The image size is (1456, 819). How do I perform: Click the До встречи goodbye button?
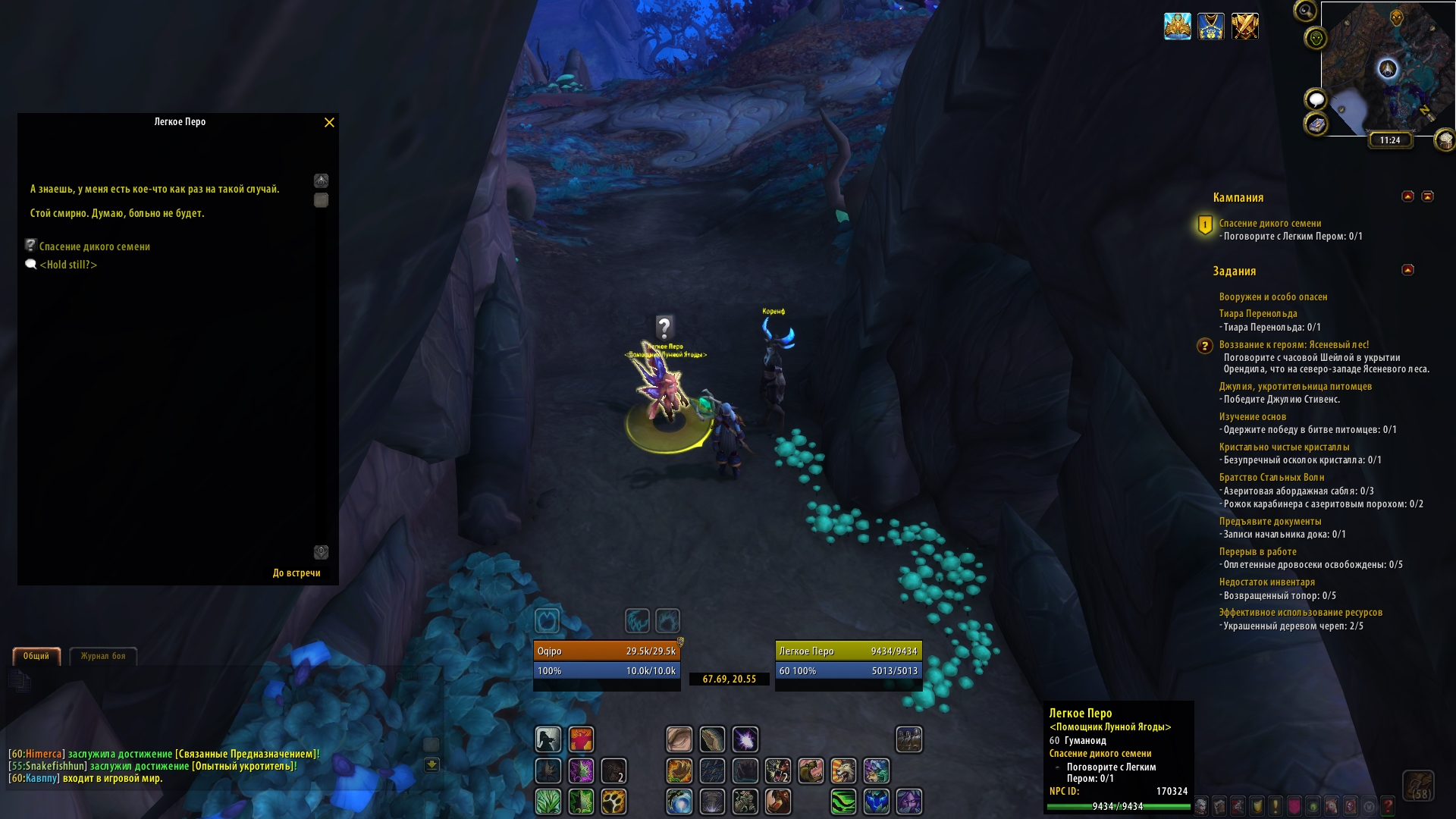click(x=297, y=573)
